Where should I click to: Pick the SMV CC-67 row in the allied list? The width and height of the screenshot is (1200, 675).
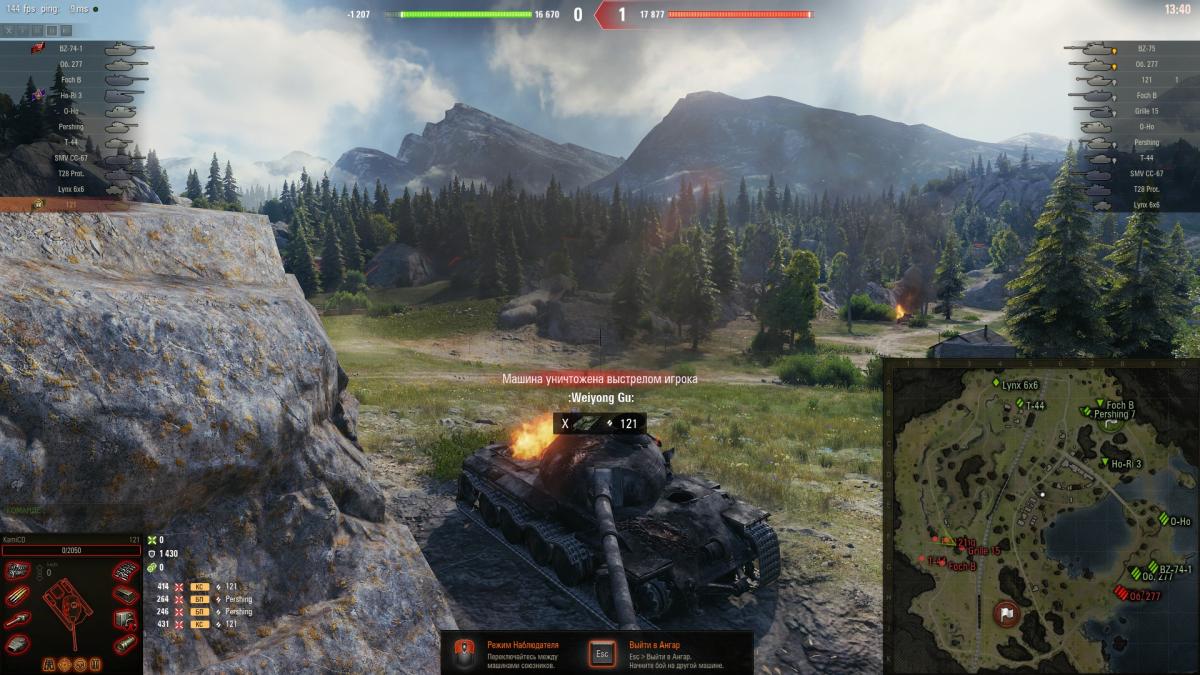72,158
